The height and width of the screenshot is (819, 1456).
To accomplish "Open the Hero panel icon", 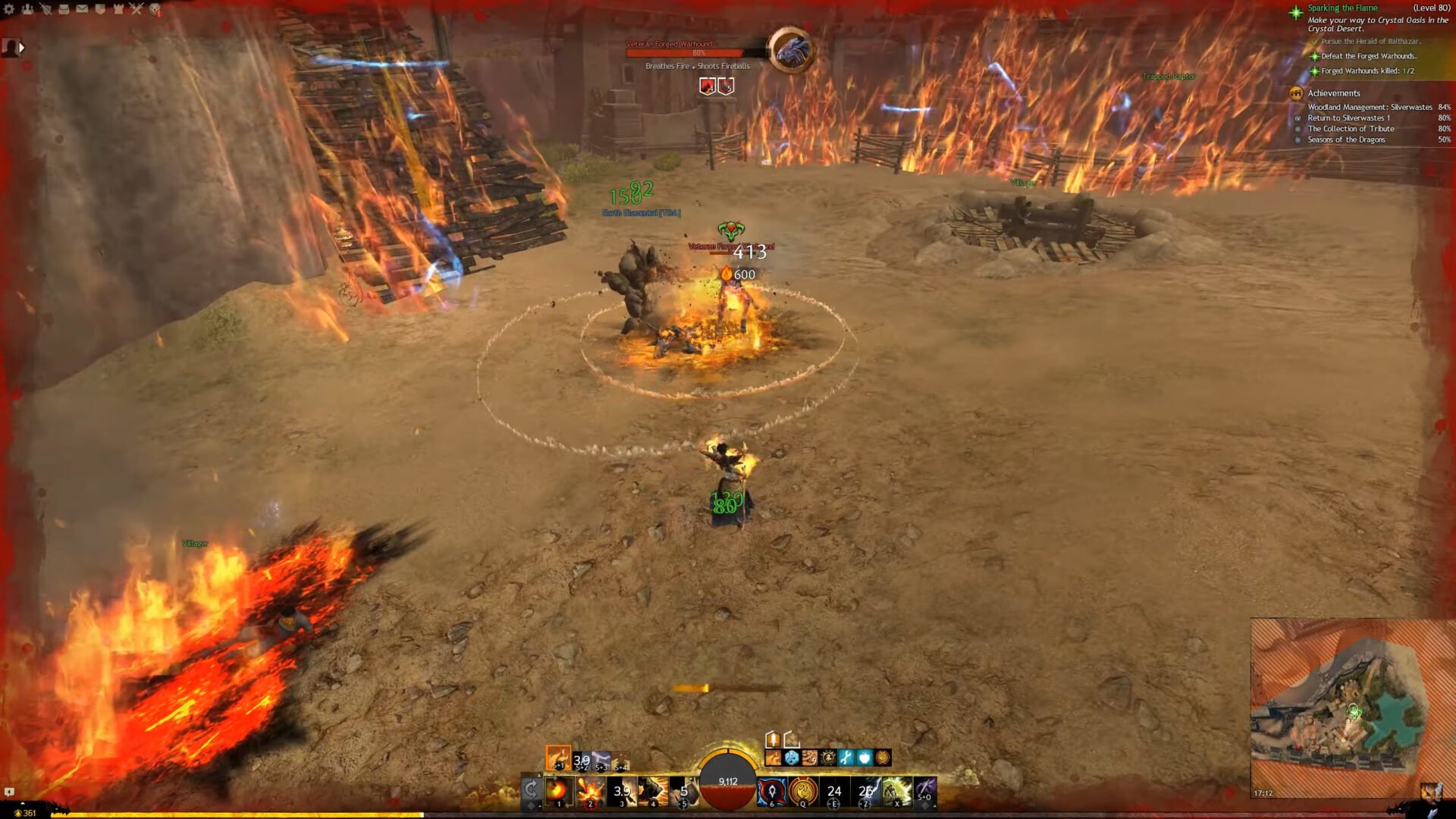I will click(x=45, y=9).
